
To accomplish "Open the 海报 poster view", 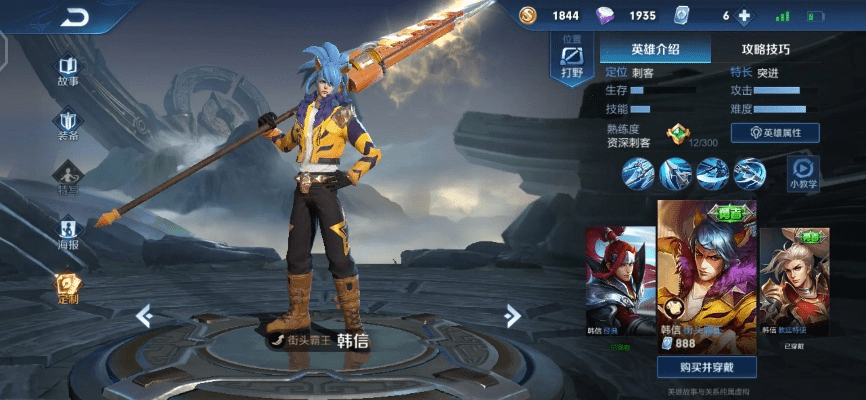I will click(68, 233).
